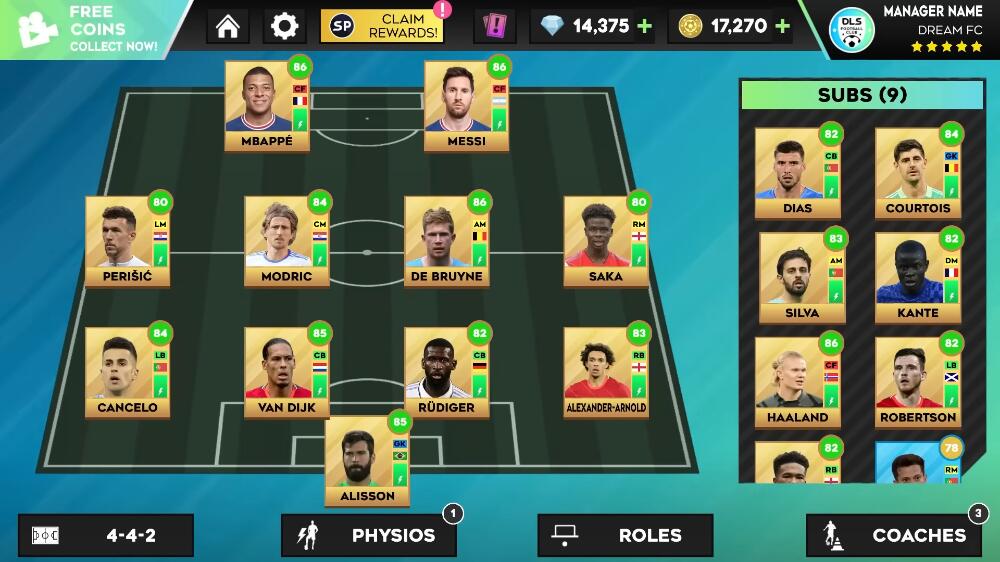1000x562 pixels.
Task: Claim the SP rewards
Action: pyautogui.click(x=385, y=26)
